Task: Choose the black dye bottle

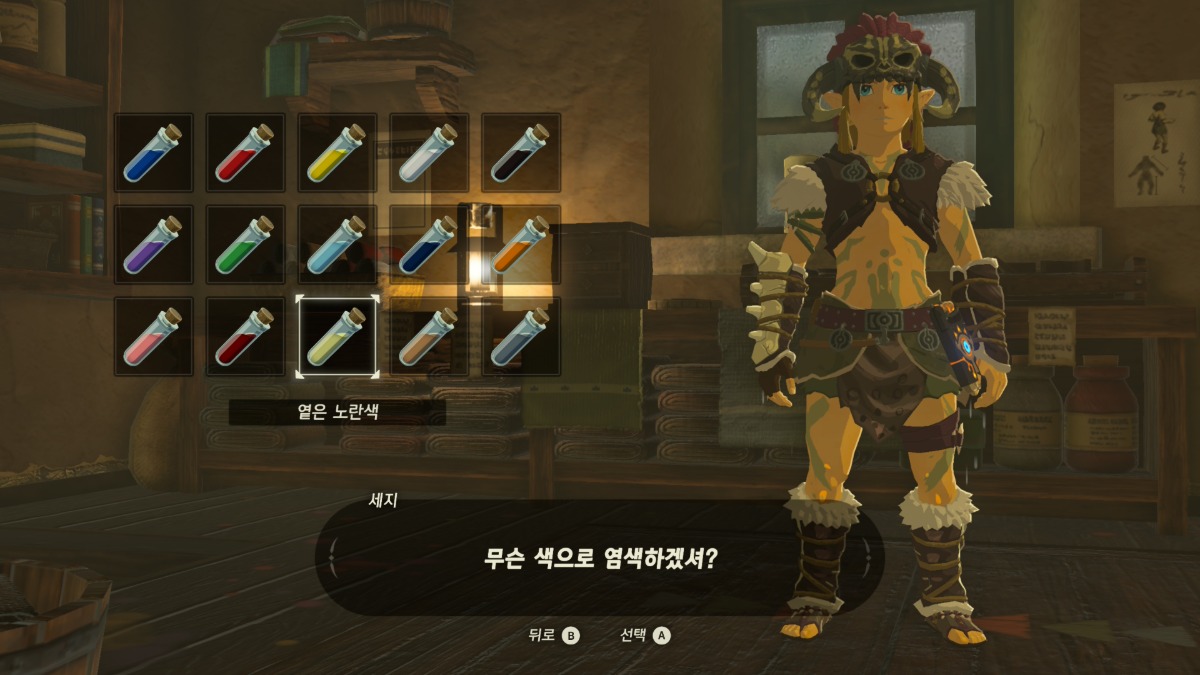Action: pos(521,152)
